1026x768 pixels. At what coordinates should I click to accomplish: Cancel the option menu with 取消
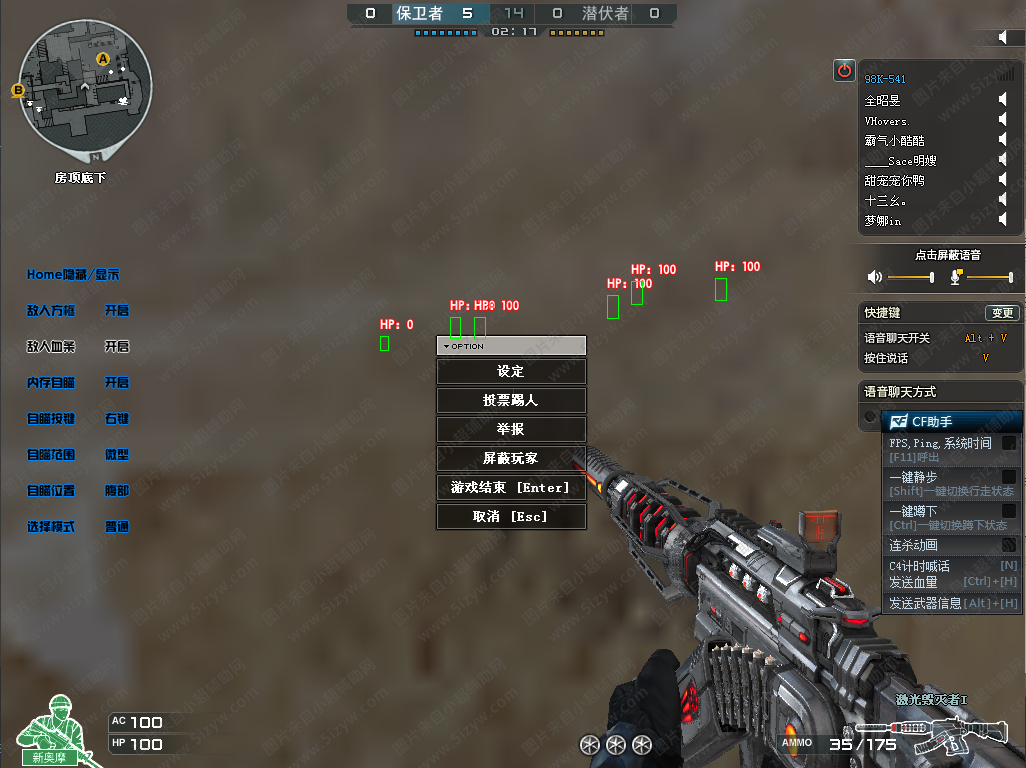click(511, 516)
